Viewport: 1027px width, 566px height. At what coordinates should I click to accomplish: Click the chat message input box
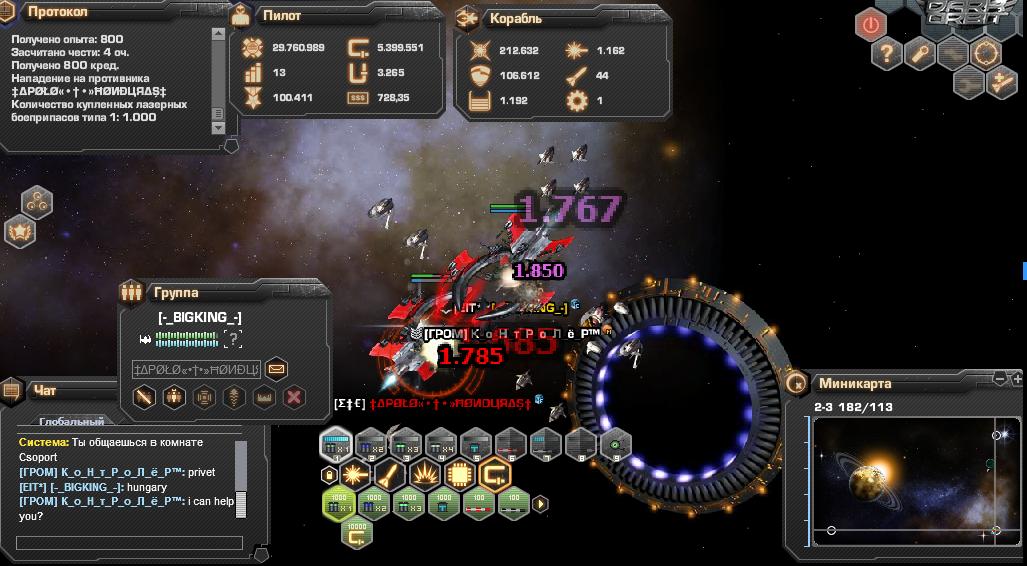(x=129, y=543)
